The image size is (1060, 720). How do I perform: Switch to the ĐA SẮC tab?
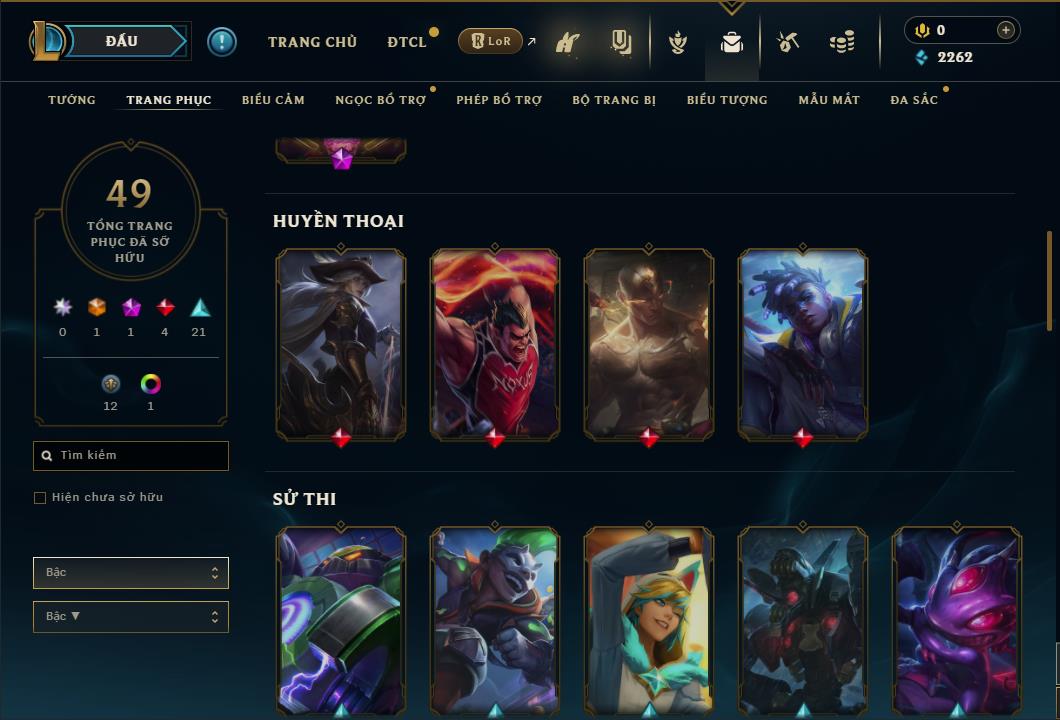click(914, 100)
